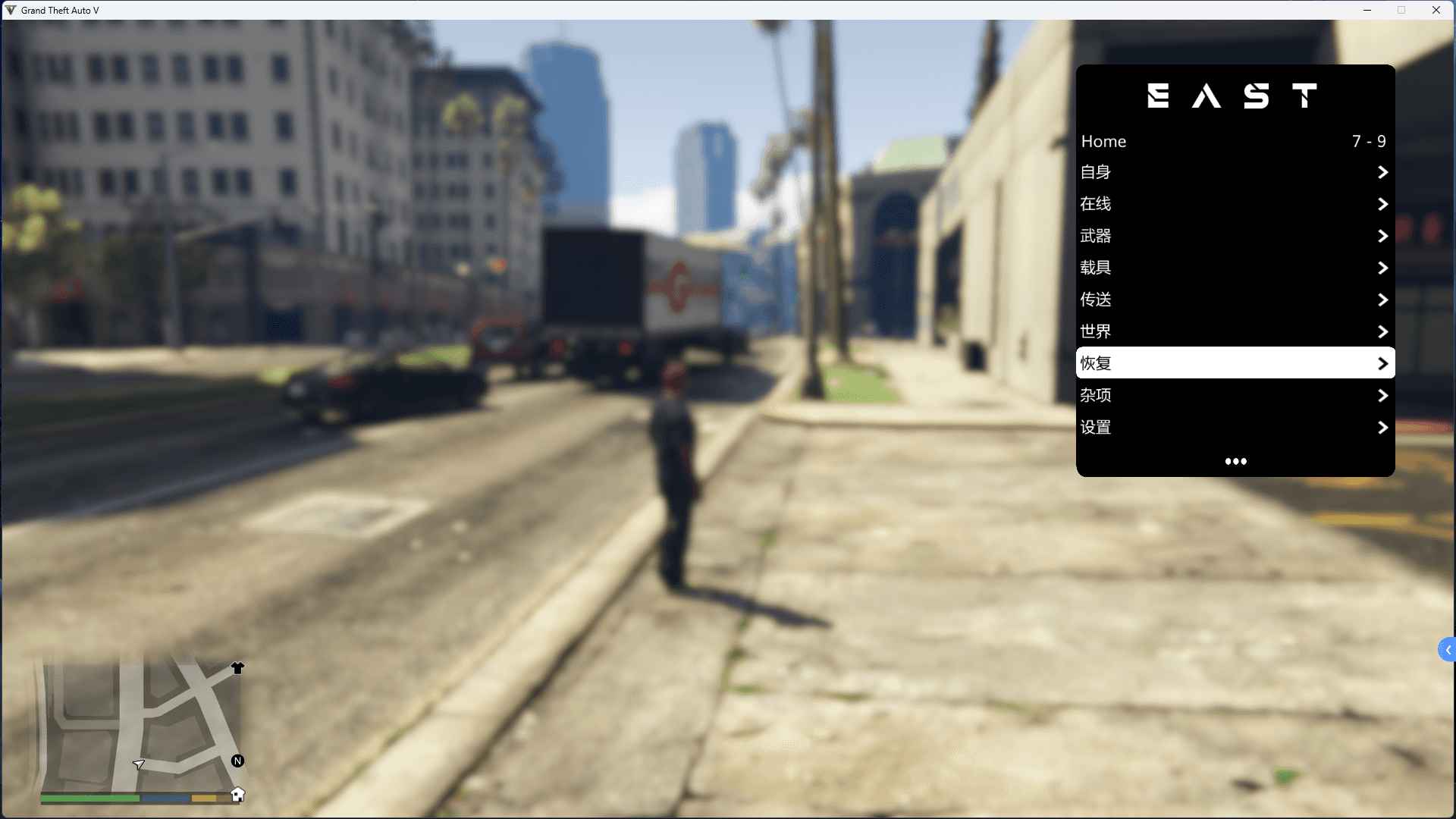Viewport: 1456px width, 819px height.
Task: Expand the 设置 settings submenu chevron
Action: 1382,427
